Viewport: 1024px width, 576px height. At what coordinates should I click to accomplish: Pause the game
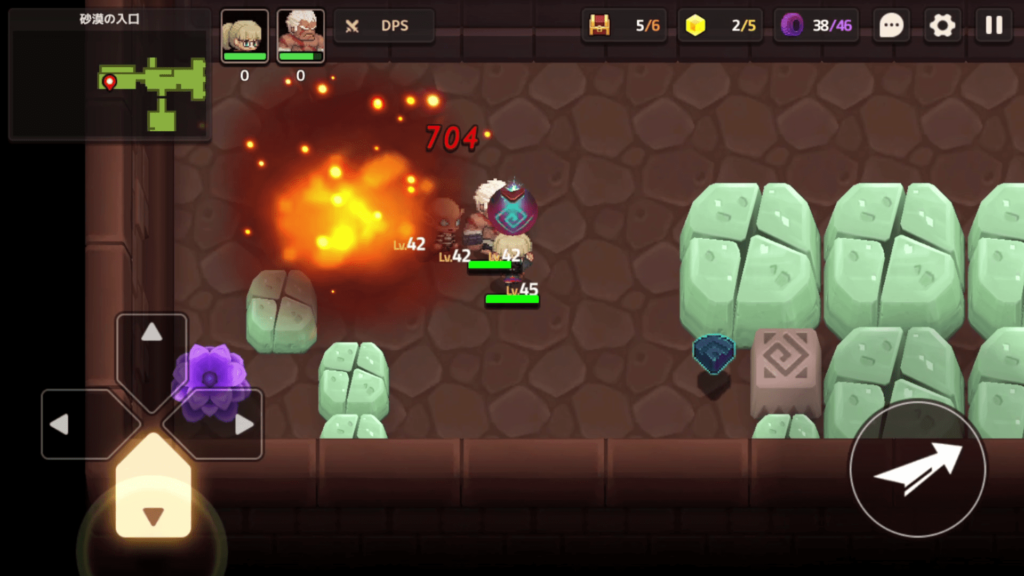tap(994, 26)
